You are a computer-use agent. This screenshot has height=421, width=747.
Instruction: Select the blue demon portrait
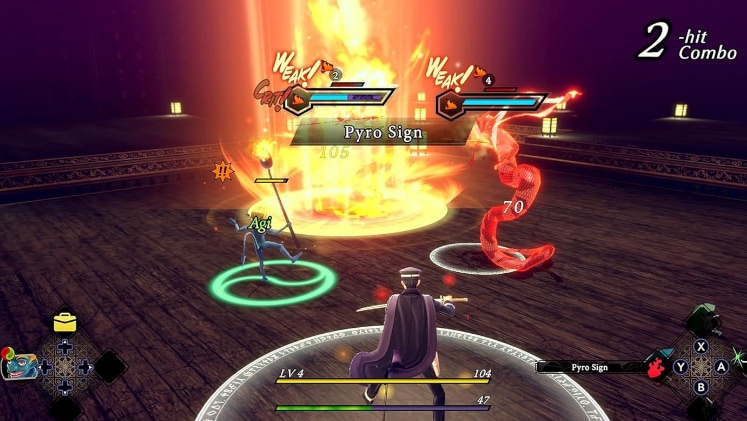(19, 366)
